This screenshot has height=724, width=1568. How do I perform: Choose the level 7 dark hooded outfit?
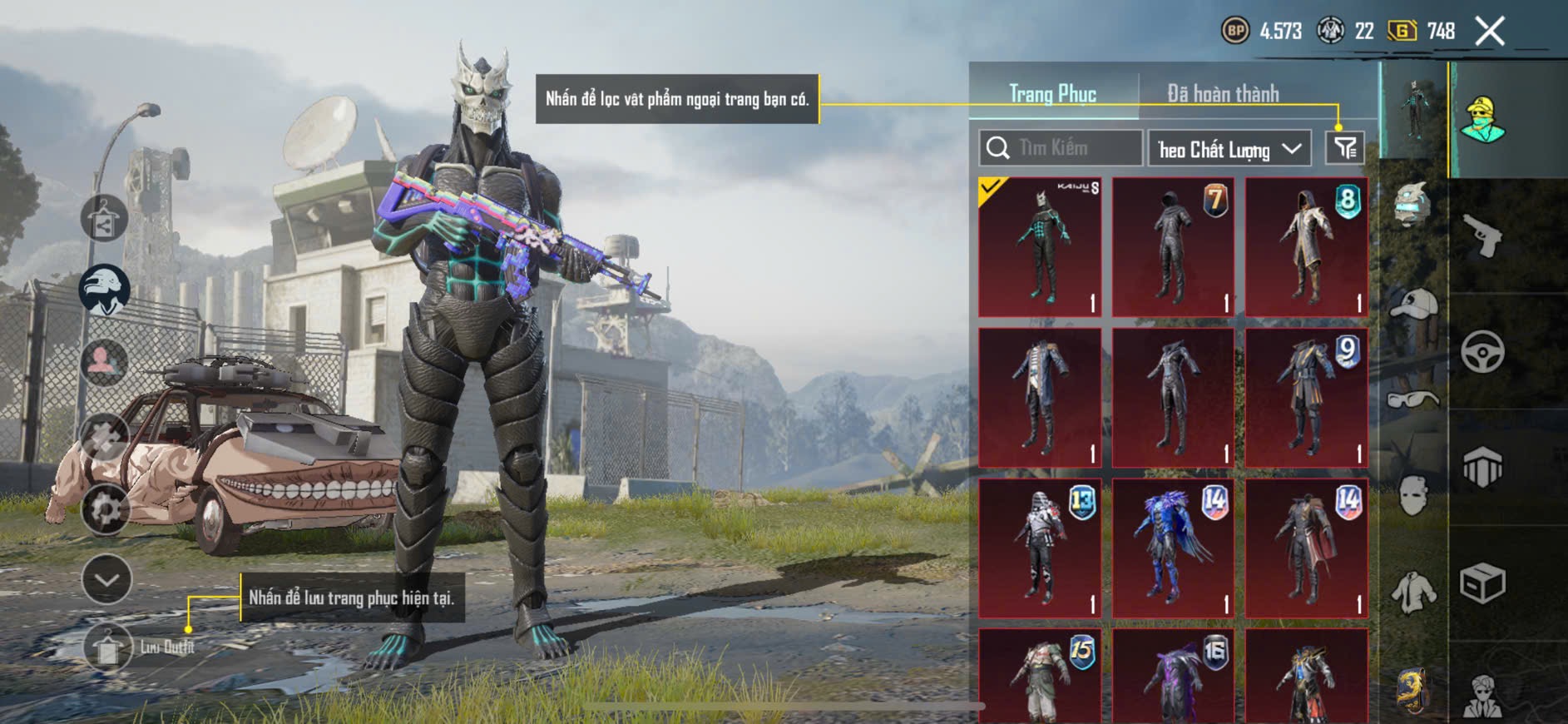tap(1173, 247)
